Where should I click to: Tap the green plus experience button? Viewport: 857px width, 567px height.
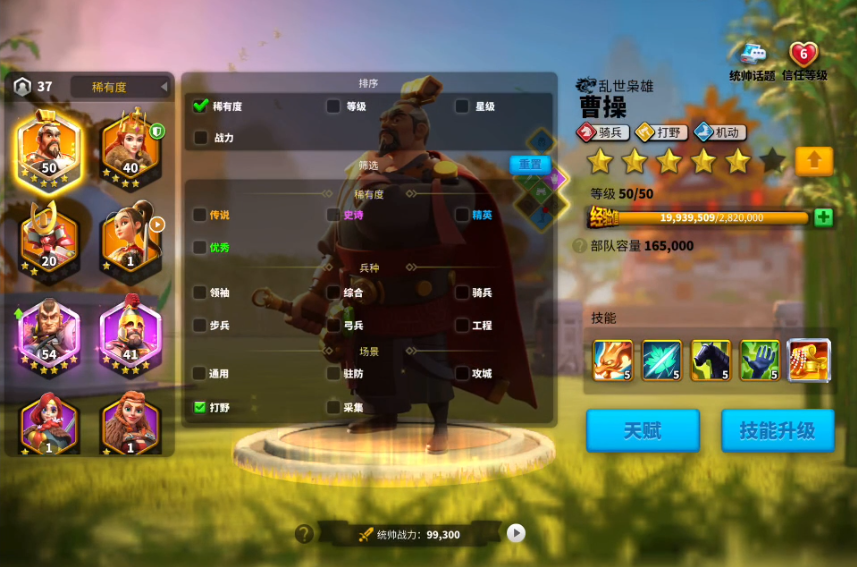tap(823, 216)
